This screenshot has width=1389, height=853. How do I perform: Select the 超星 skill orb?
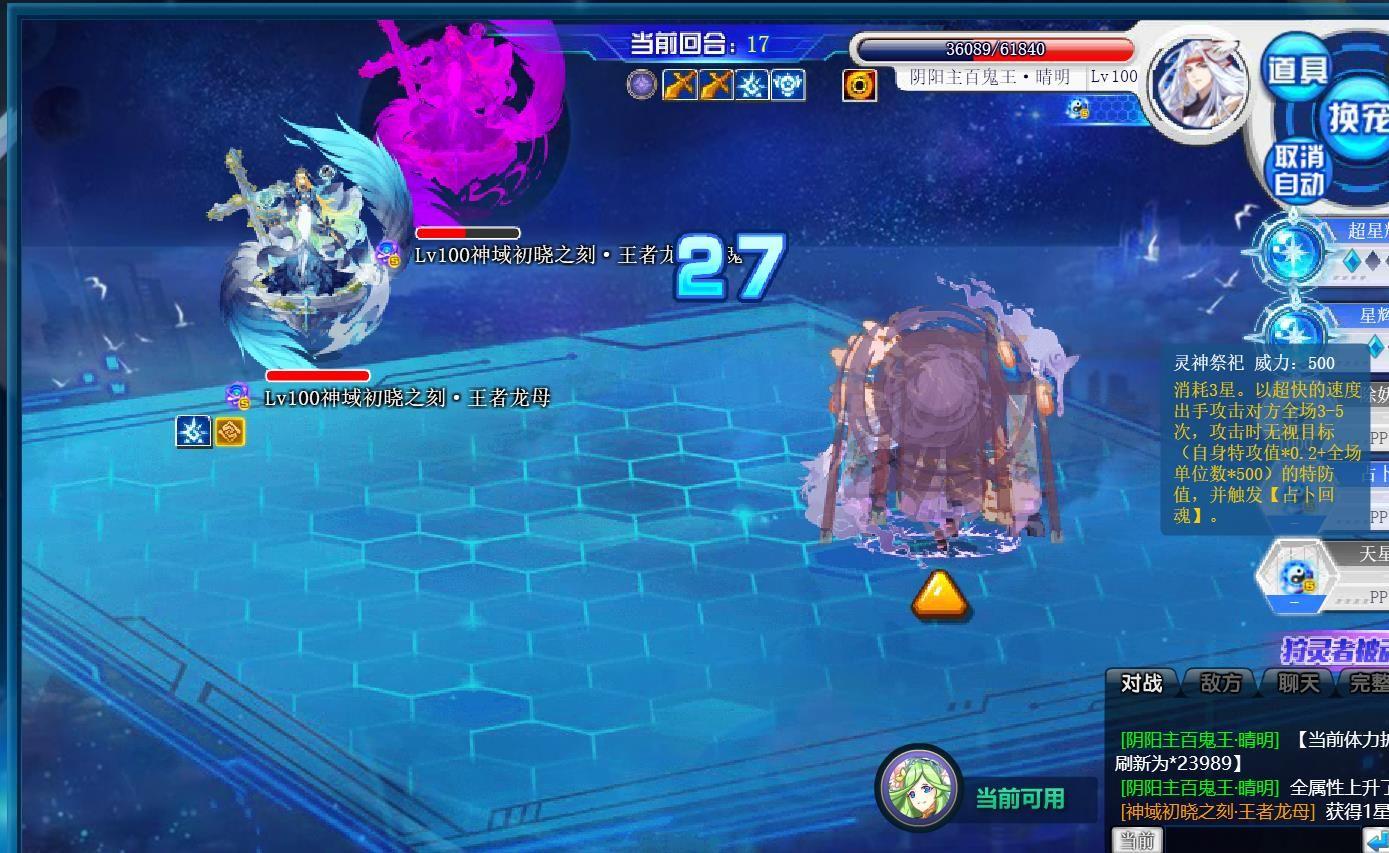(x=1294, y=252)
